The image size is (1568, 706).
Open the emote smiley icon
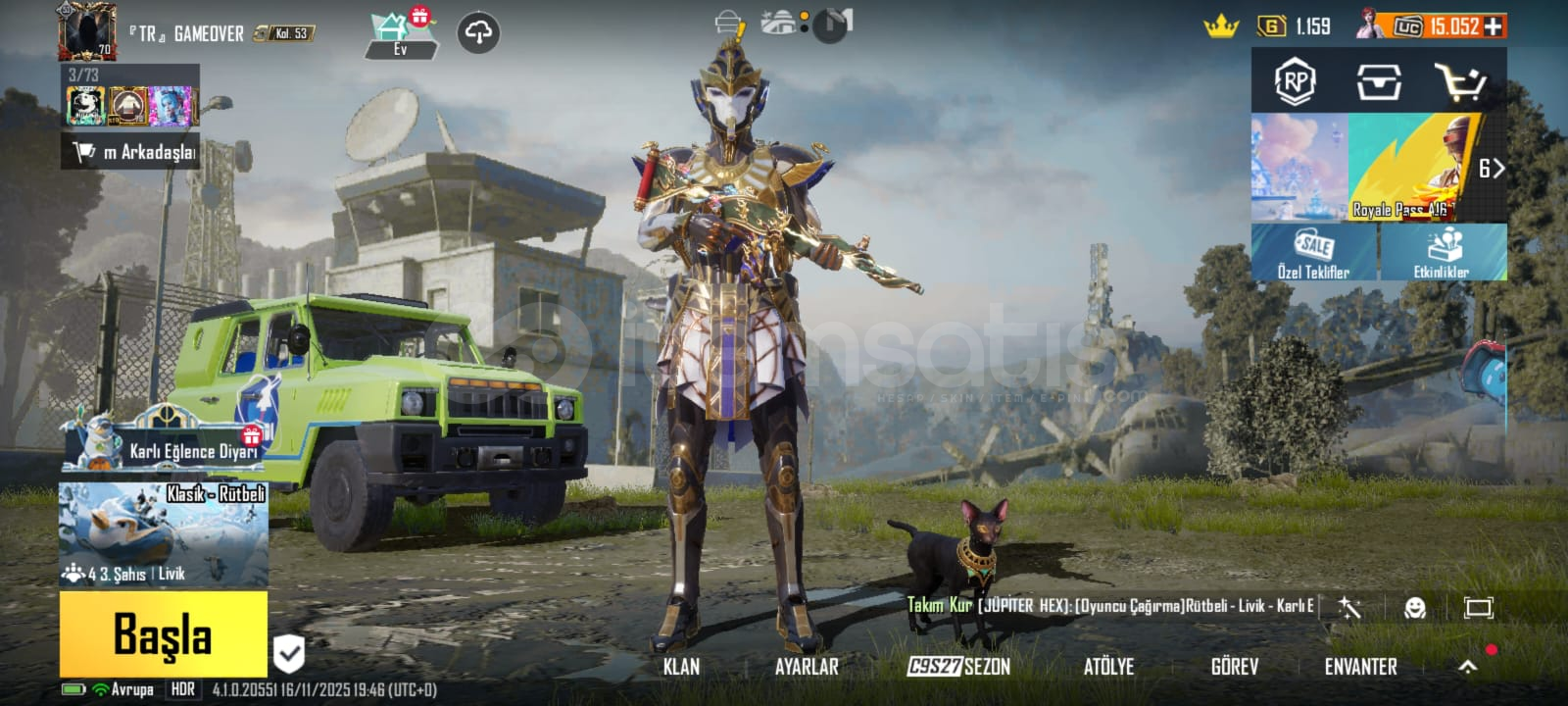1414,608
